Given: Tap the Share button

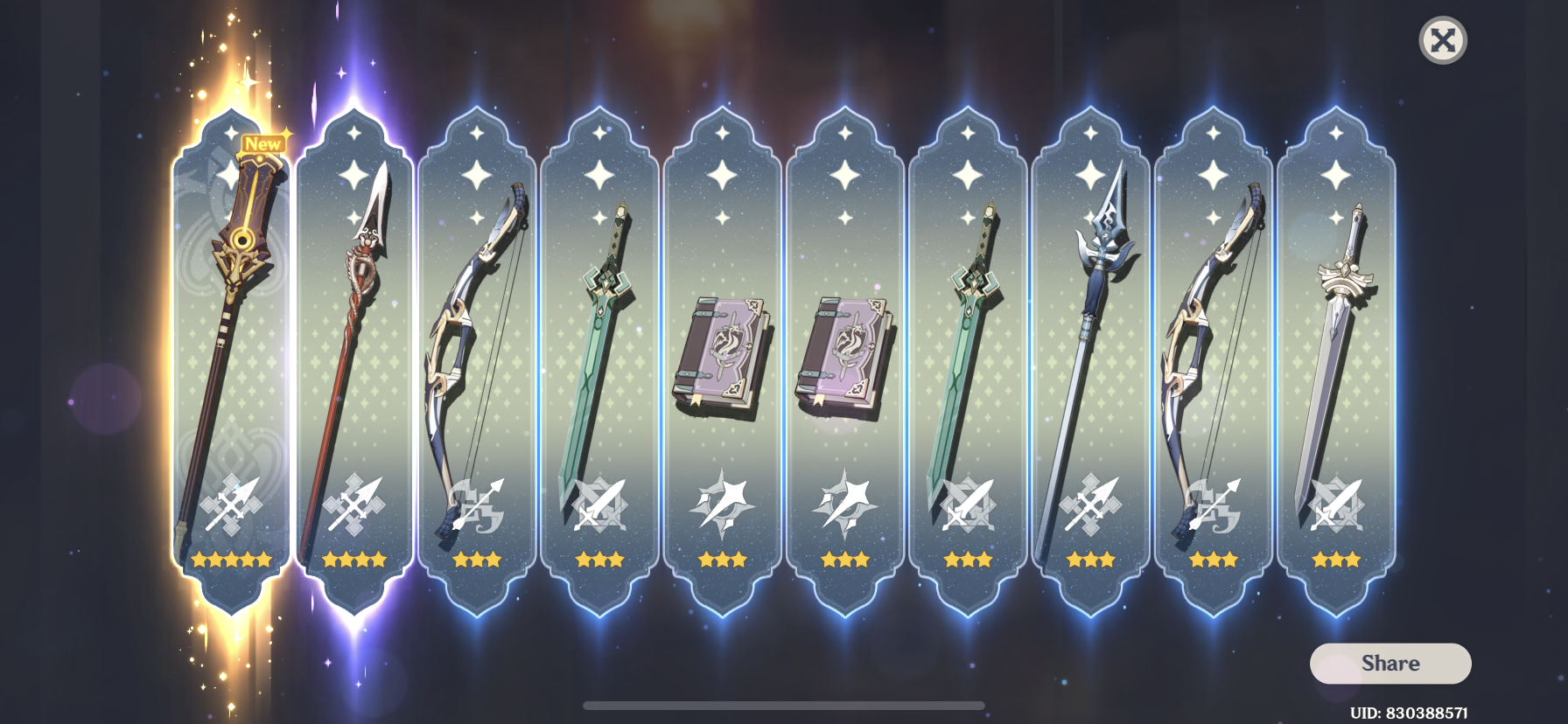Looking at the screenshot, I should click(1390, 662).
